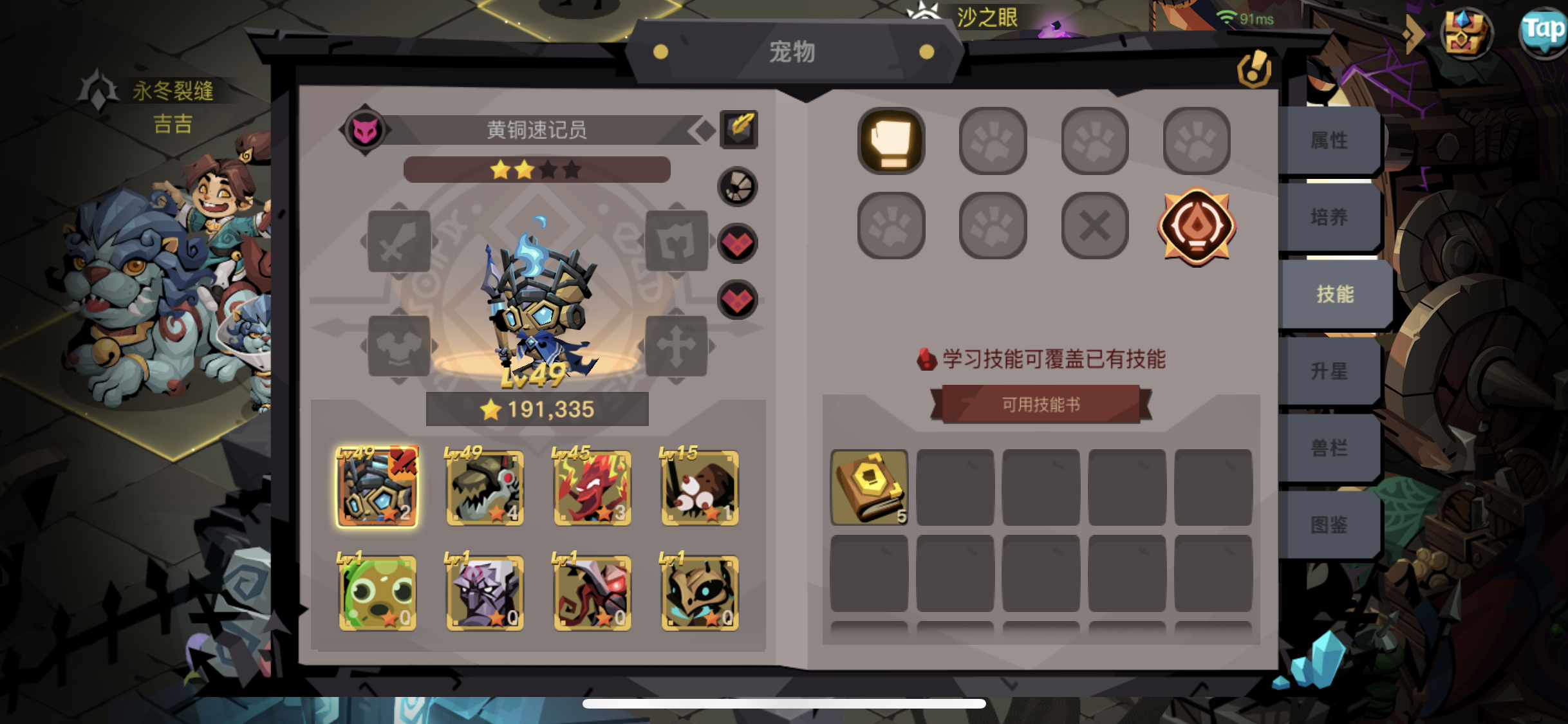Open the skill book item with count 5
1568x724 pixels.
pyautogui.click(x=868, y=488)
